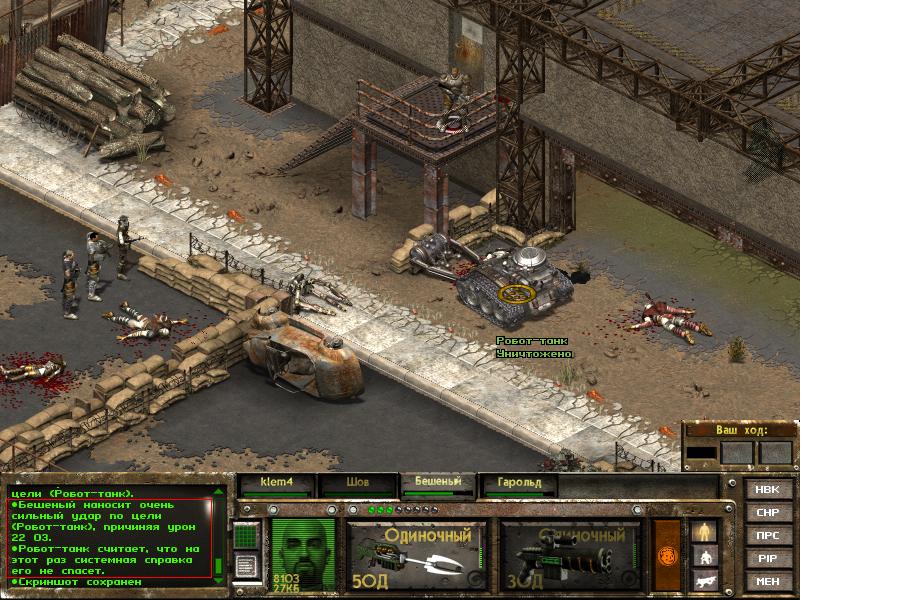Select the Бешеный character tab
Screen dimensions: 903x600
[x=437, y=484]
